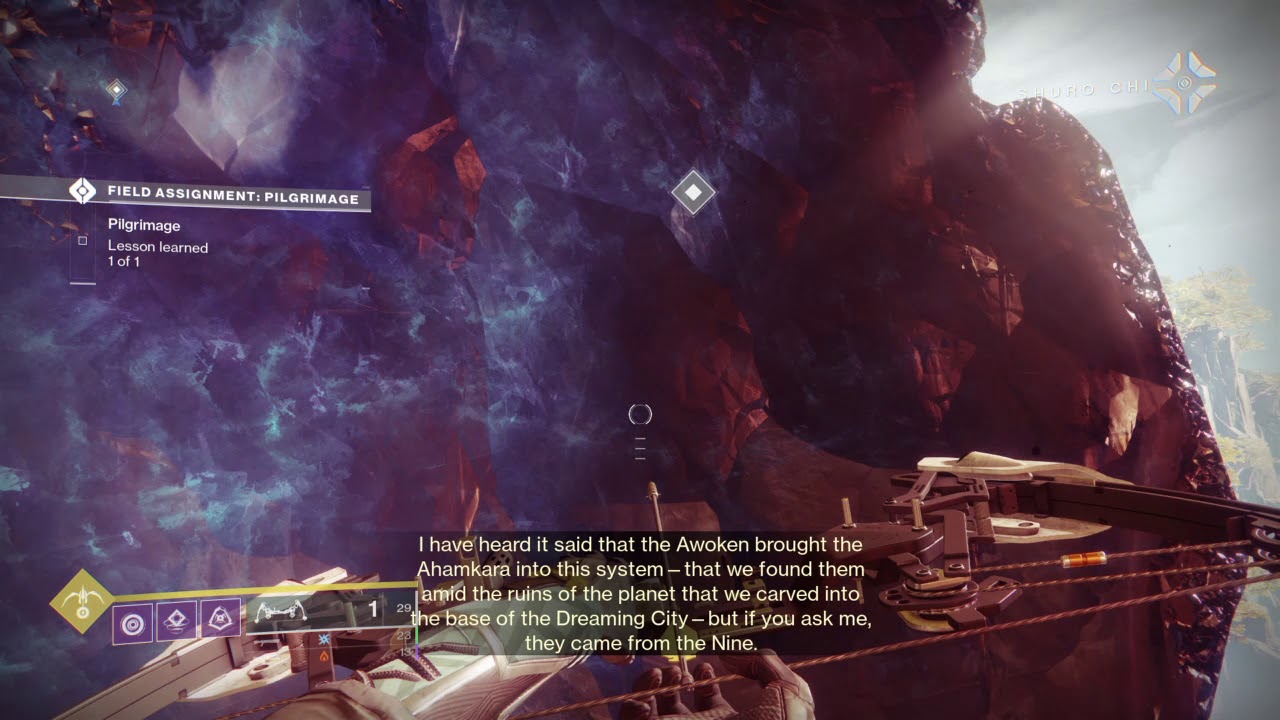
Task: Use the swirling vortex grenade ability icon
Action: point(132,620)
